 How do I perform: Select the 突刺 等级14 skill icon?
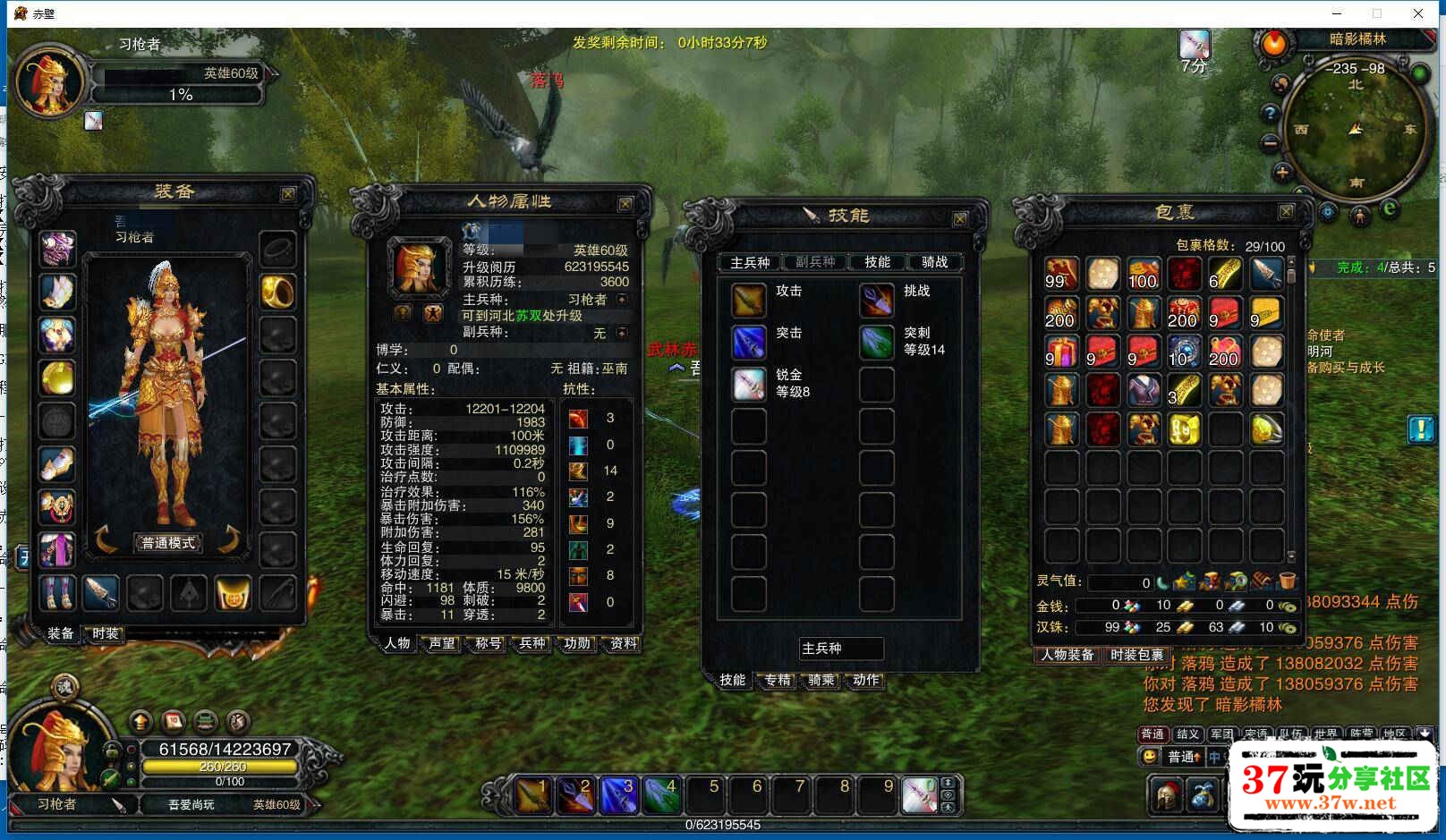pos(876,344)
